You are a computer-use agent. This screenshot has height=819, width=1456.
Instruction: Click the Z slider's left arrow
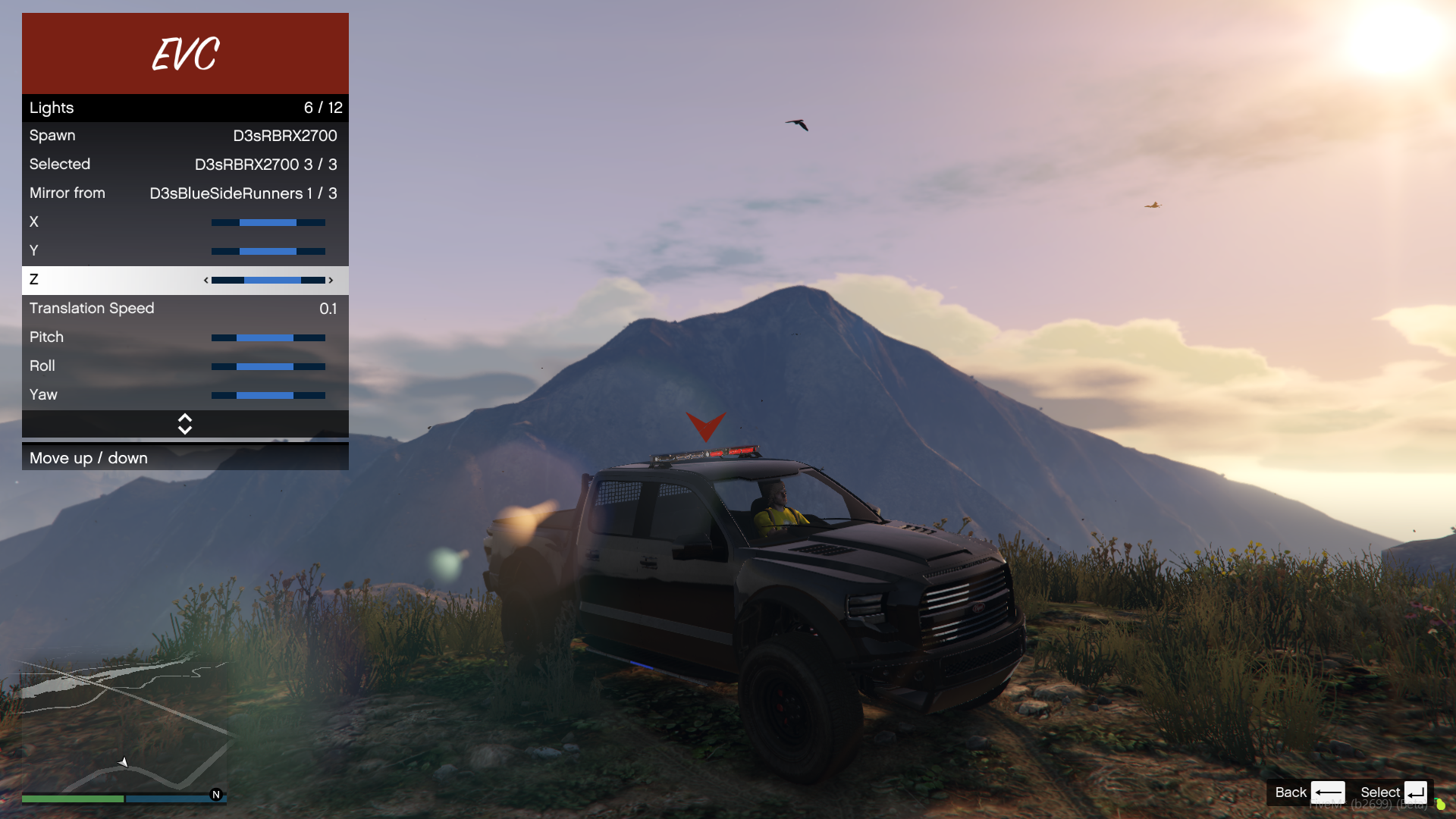click(206, 281)
